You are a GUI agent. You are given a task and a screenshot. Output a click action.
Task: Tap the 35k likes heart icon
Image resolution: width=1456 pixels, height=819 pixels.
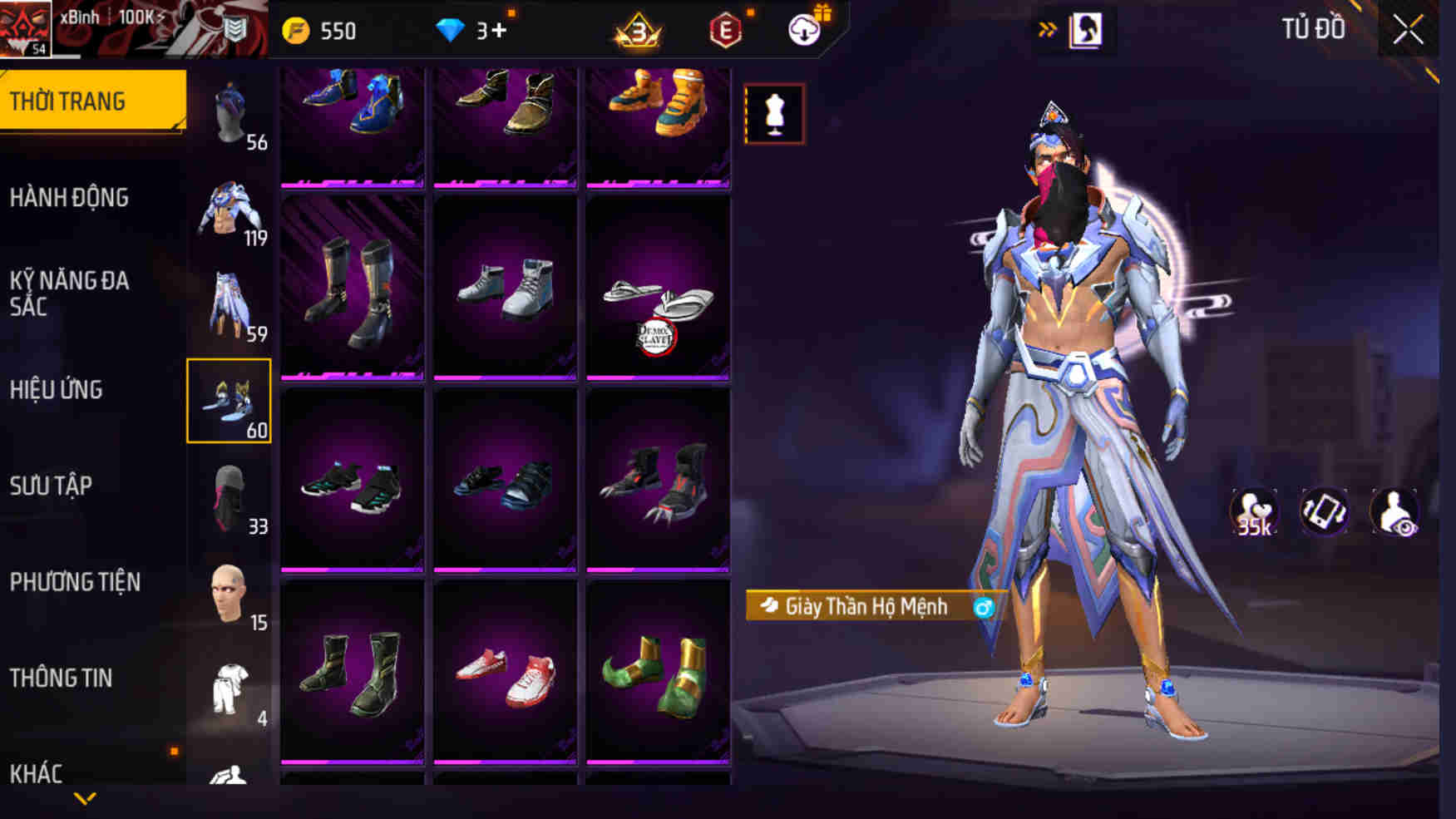[1253, 512]
